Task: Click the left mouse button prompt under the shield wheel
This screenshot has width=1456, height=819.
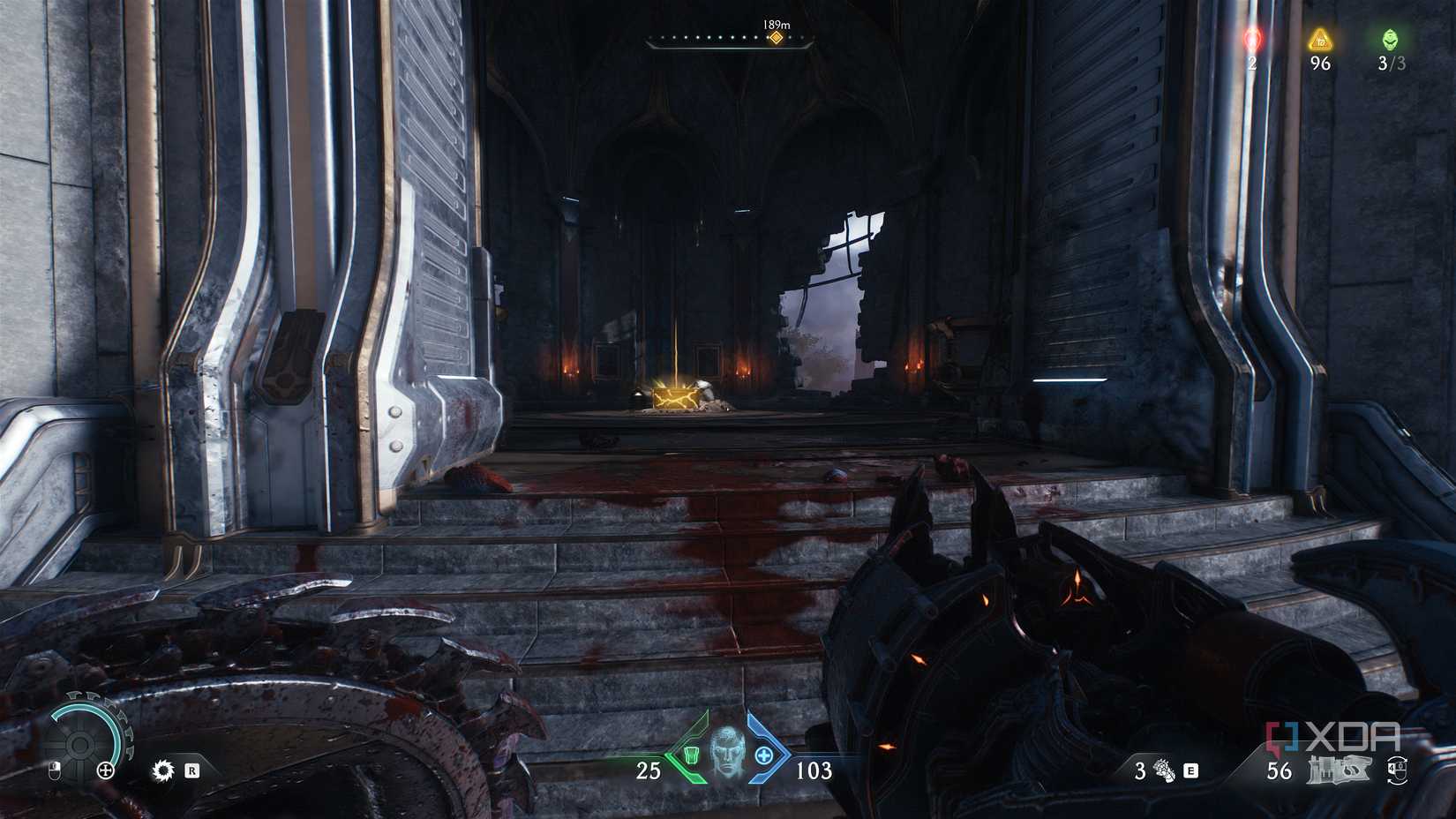Action: tap(56, 770)
